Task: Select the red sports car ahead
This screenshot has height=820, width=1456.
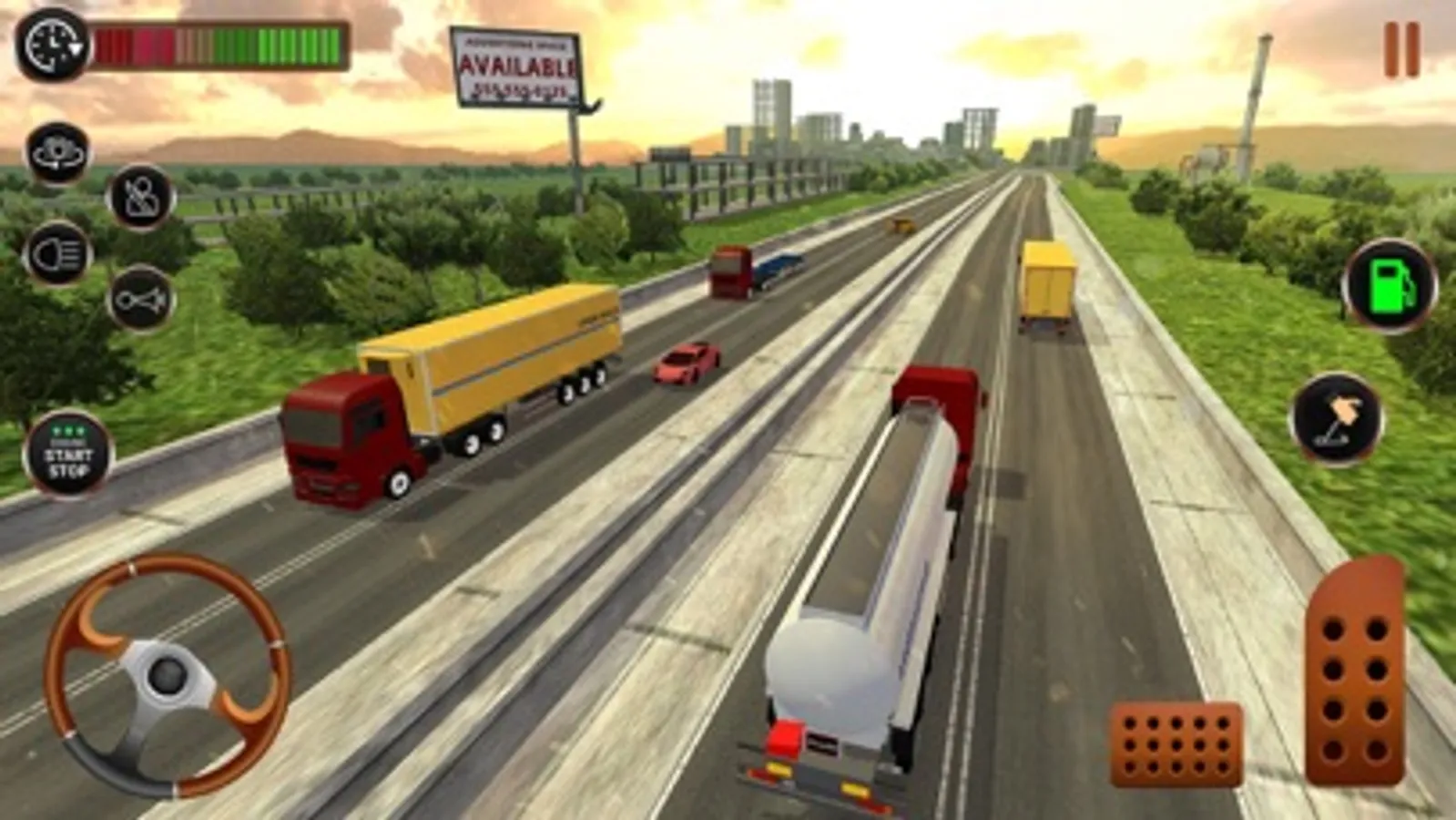Action: click(684, 364)
